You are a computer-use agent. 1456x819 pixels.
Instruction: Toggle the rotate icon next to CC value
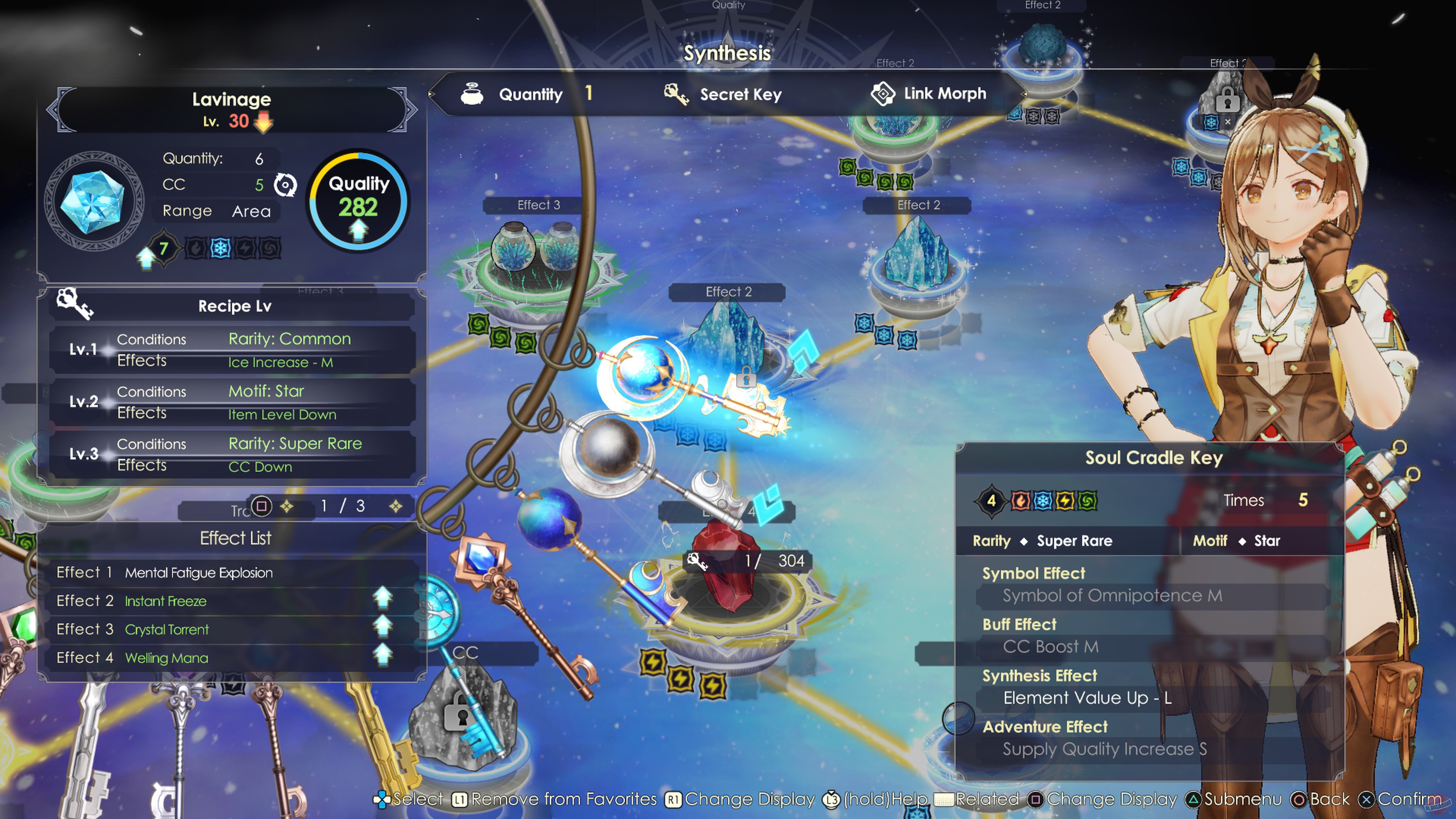point(286,185)
